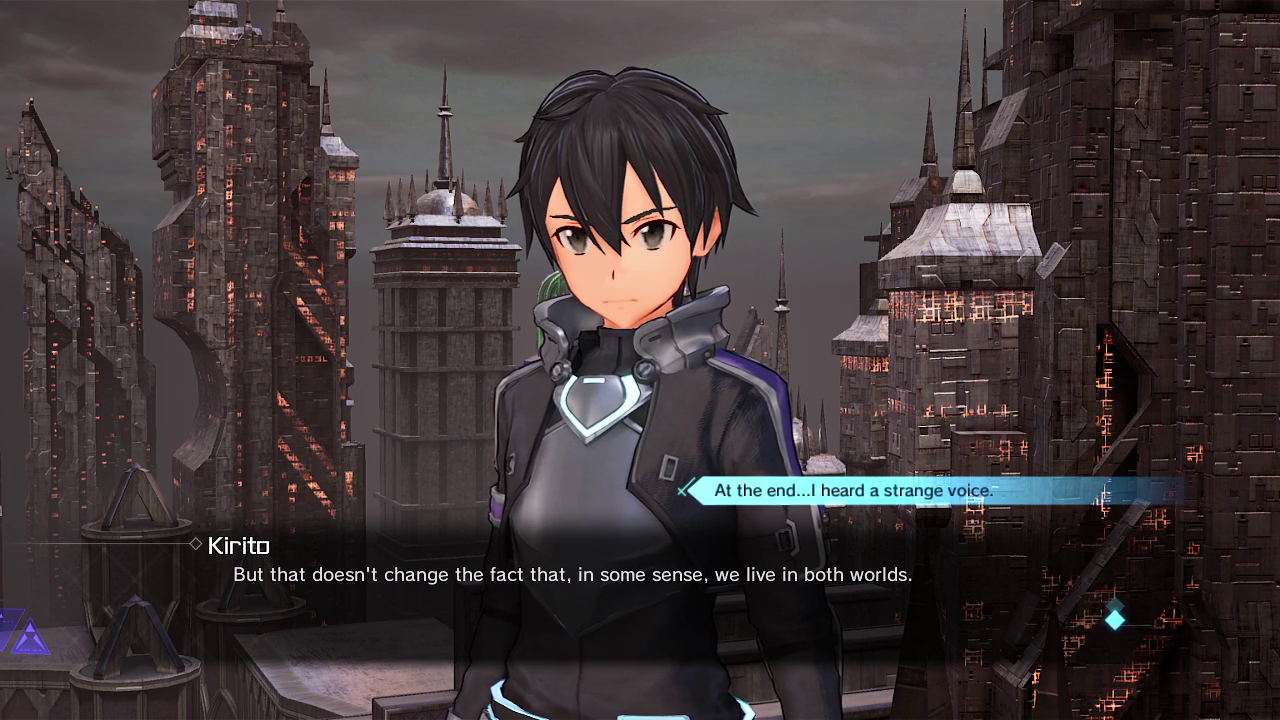The image size is (1280, 720).
Task: Click the dim diamond above the bright cyan one
Action: coord(1115,602)
